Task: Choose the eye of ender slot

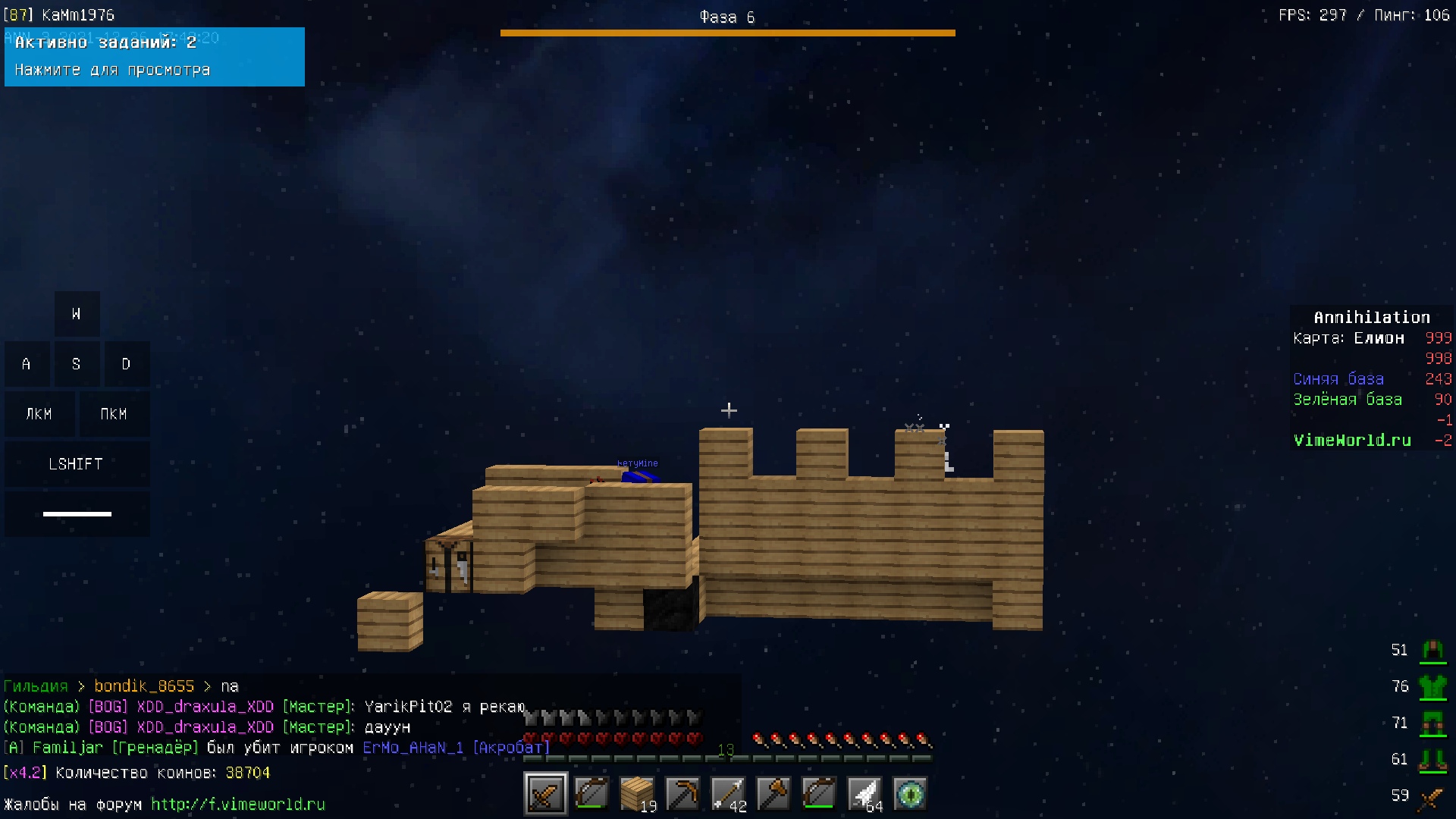Action: (x=909, y=794)
